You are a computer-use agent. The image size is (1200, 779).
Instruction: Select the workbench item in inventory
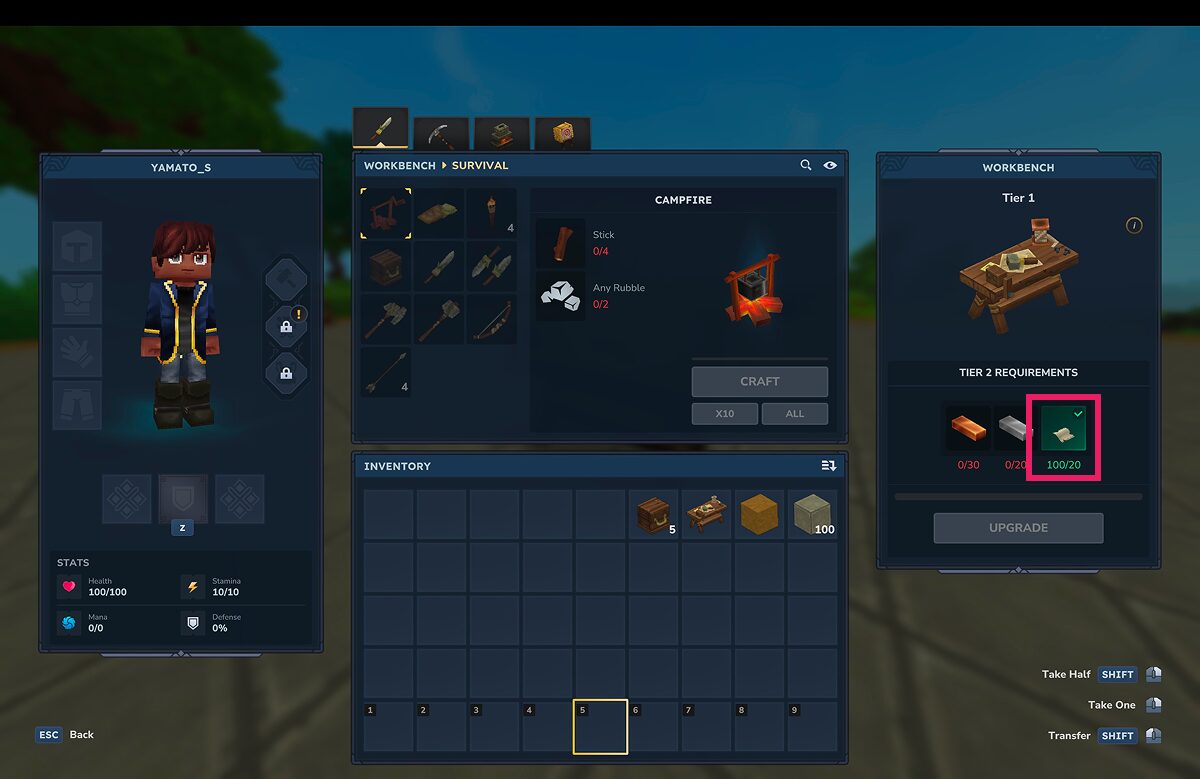[x=708, y=515]
